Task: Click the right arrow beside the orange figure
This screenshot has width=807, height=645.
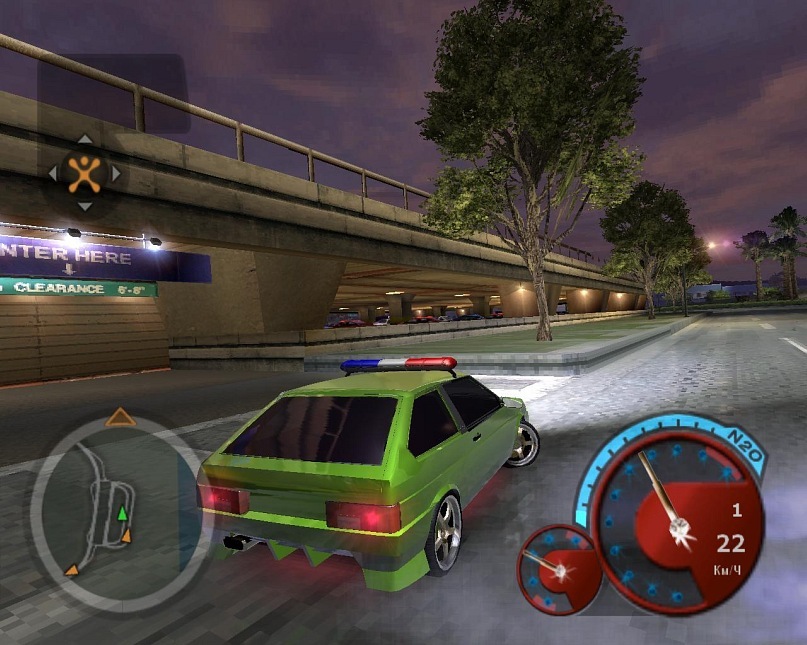Action: pyautogui.click(x=116, y=173)
